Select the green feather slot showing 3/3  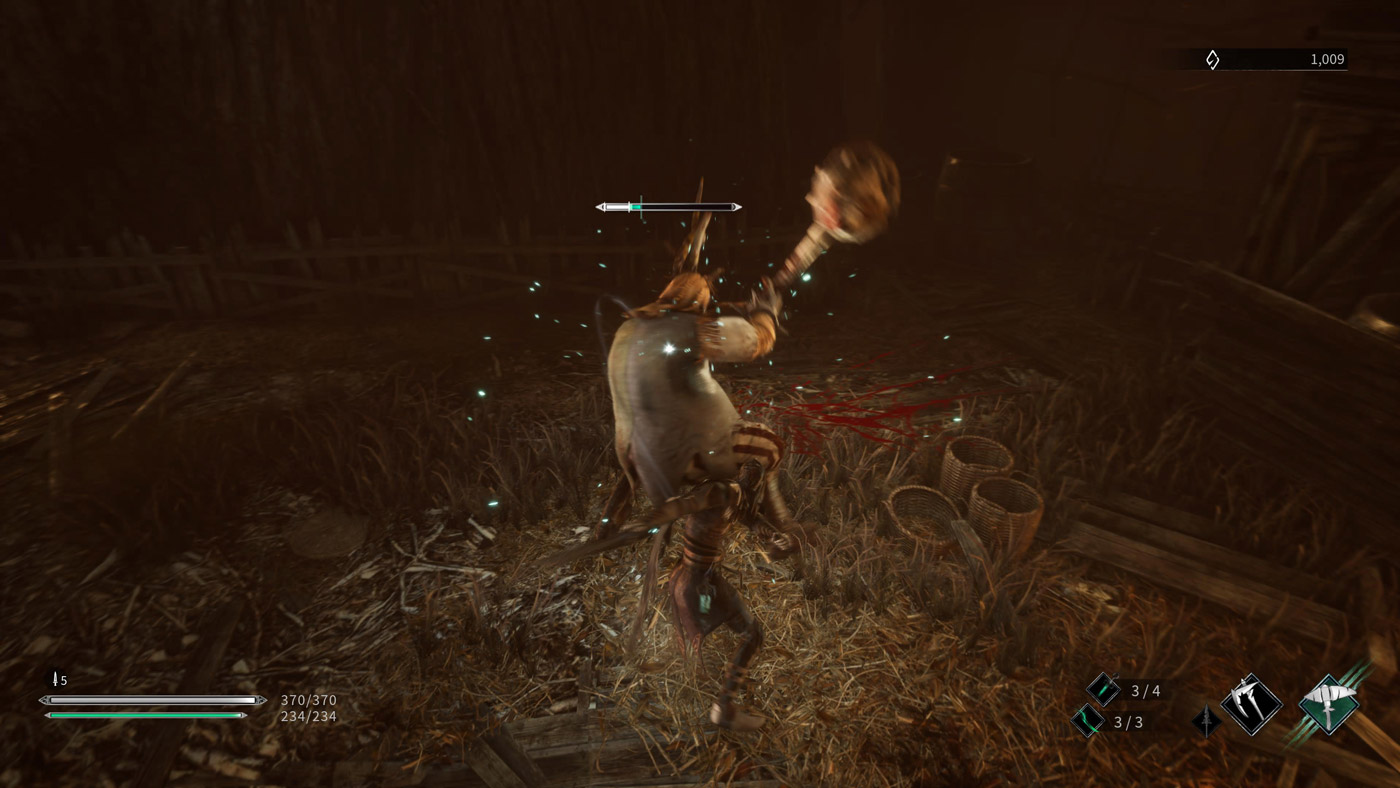[1087, 720]
